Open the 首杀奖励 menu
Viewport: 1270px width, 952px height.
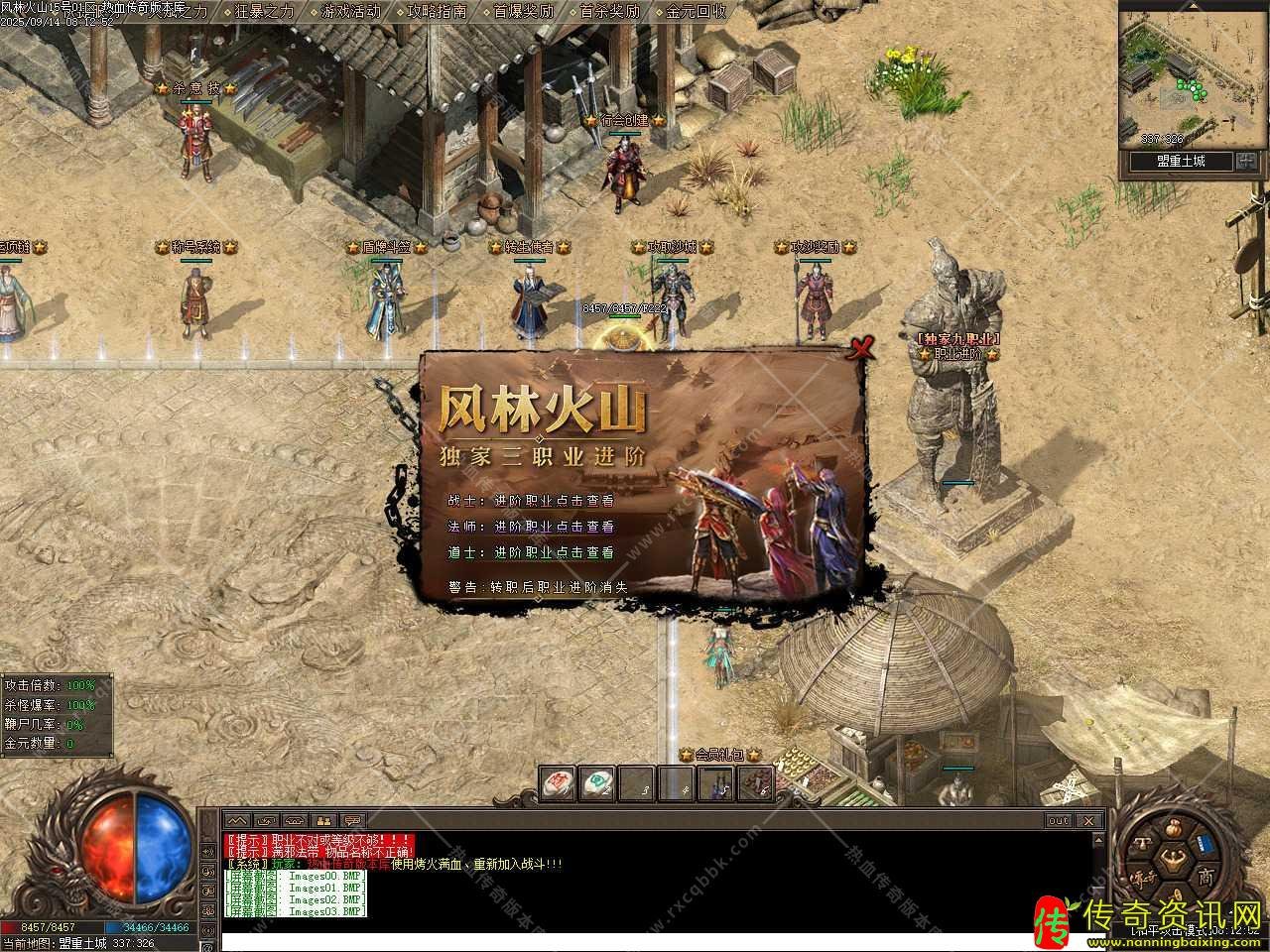[x=610, y=12]
